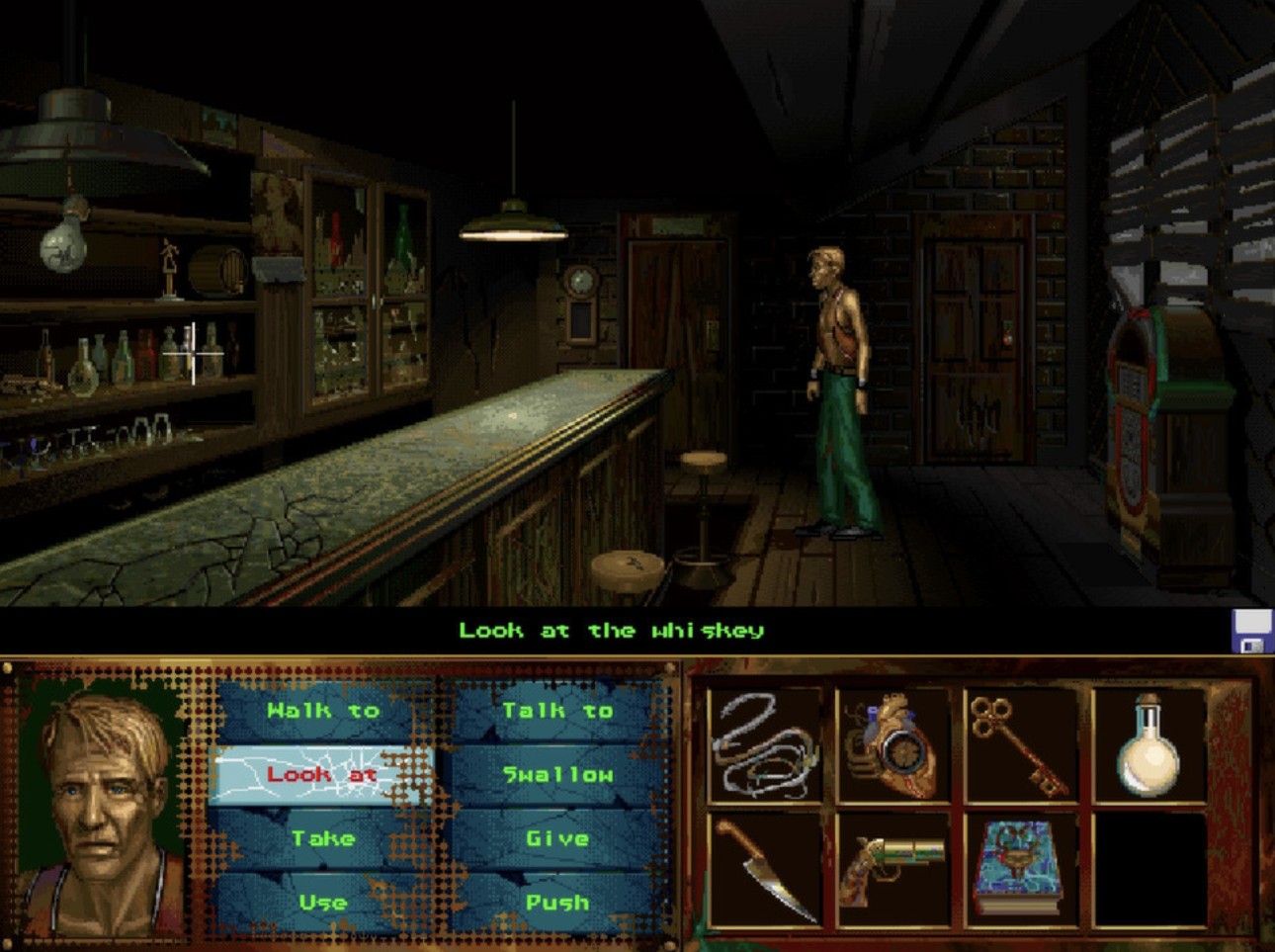Choose the Swallow verb

556,774
